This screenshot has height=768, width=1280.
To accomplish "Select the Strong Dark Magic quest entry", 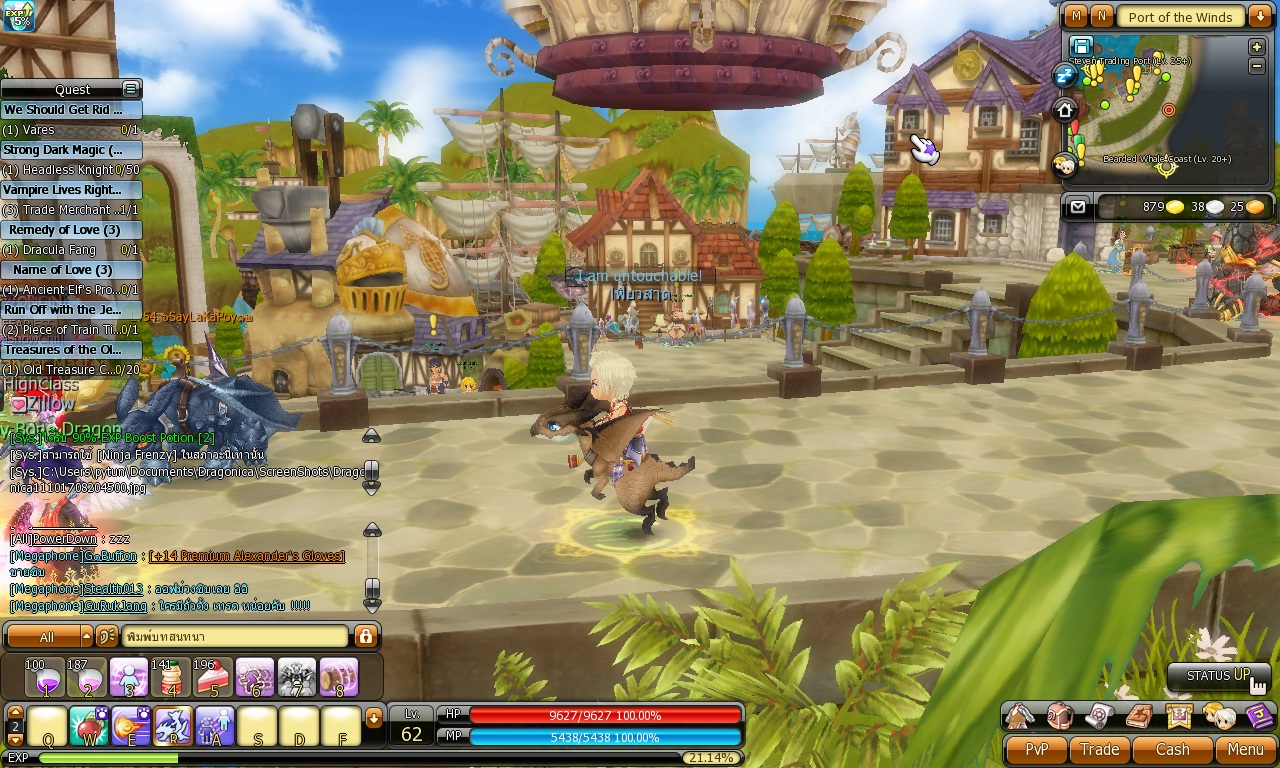I will tap(71, 150).
